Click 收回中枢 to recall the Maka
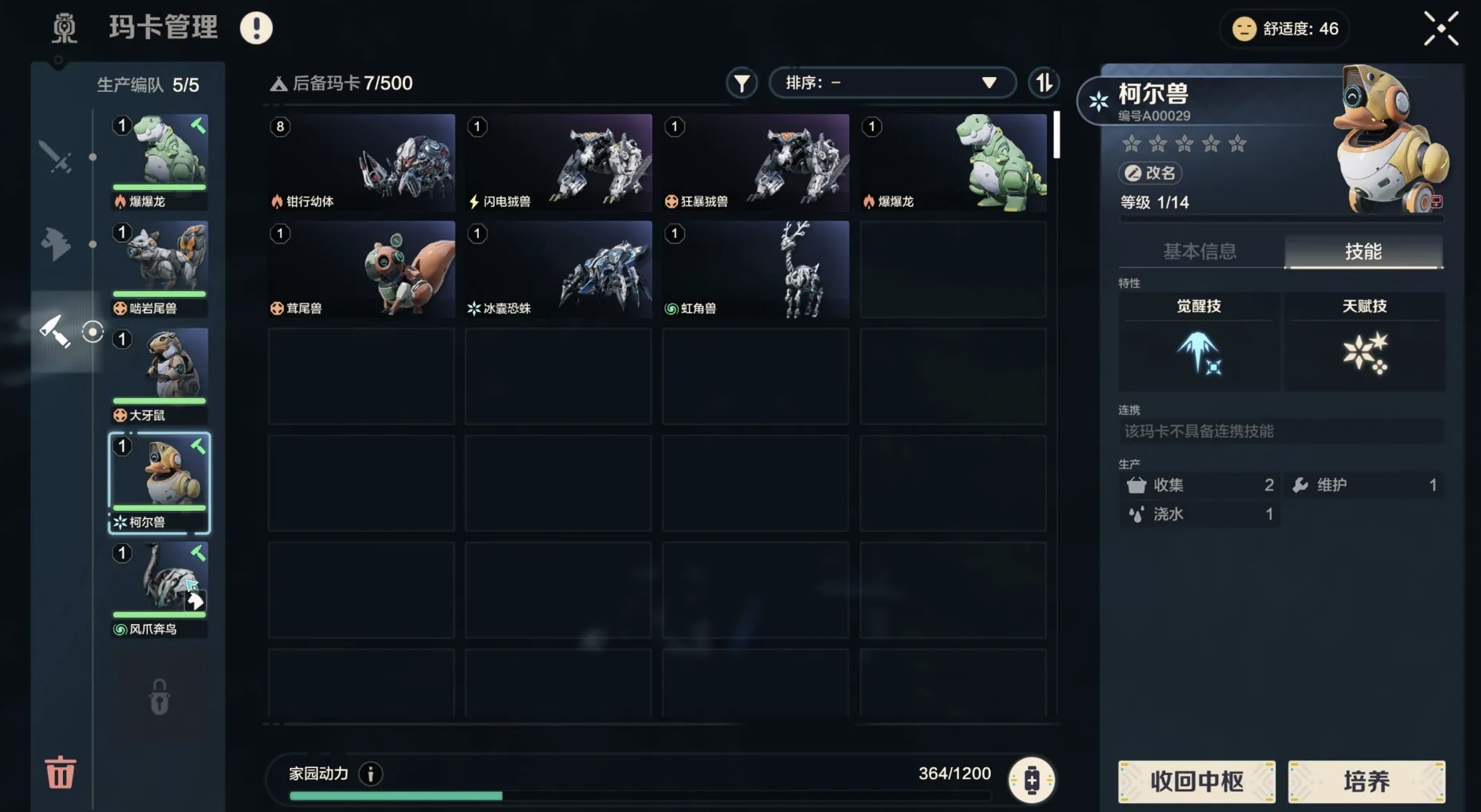Viewport: 1481px width, 812px height. point(1196,781)
